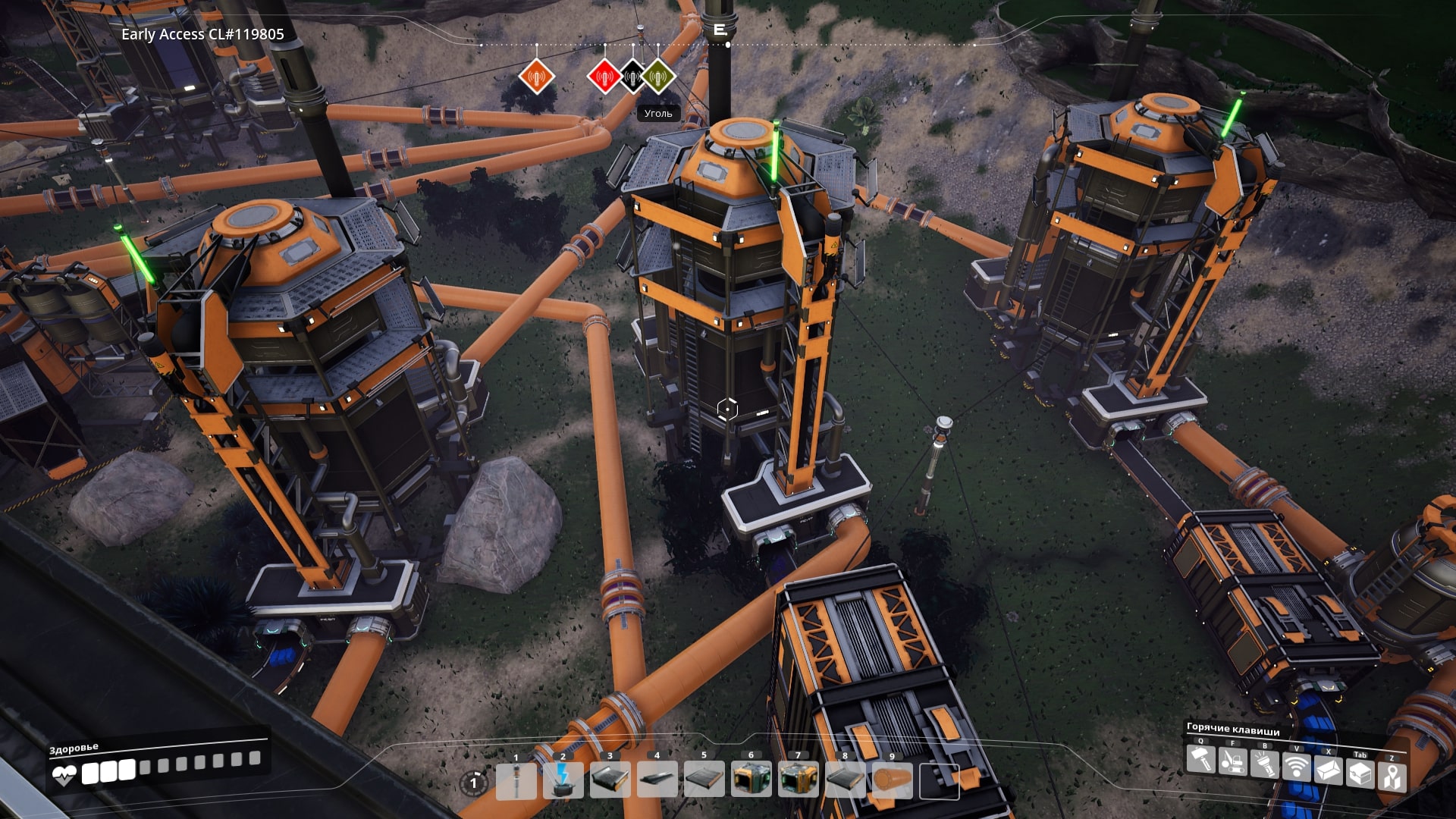Toggle the flashlight icon
This screenshot has height=819, width=1456.
coord(1264,764)
